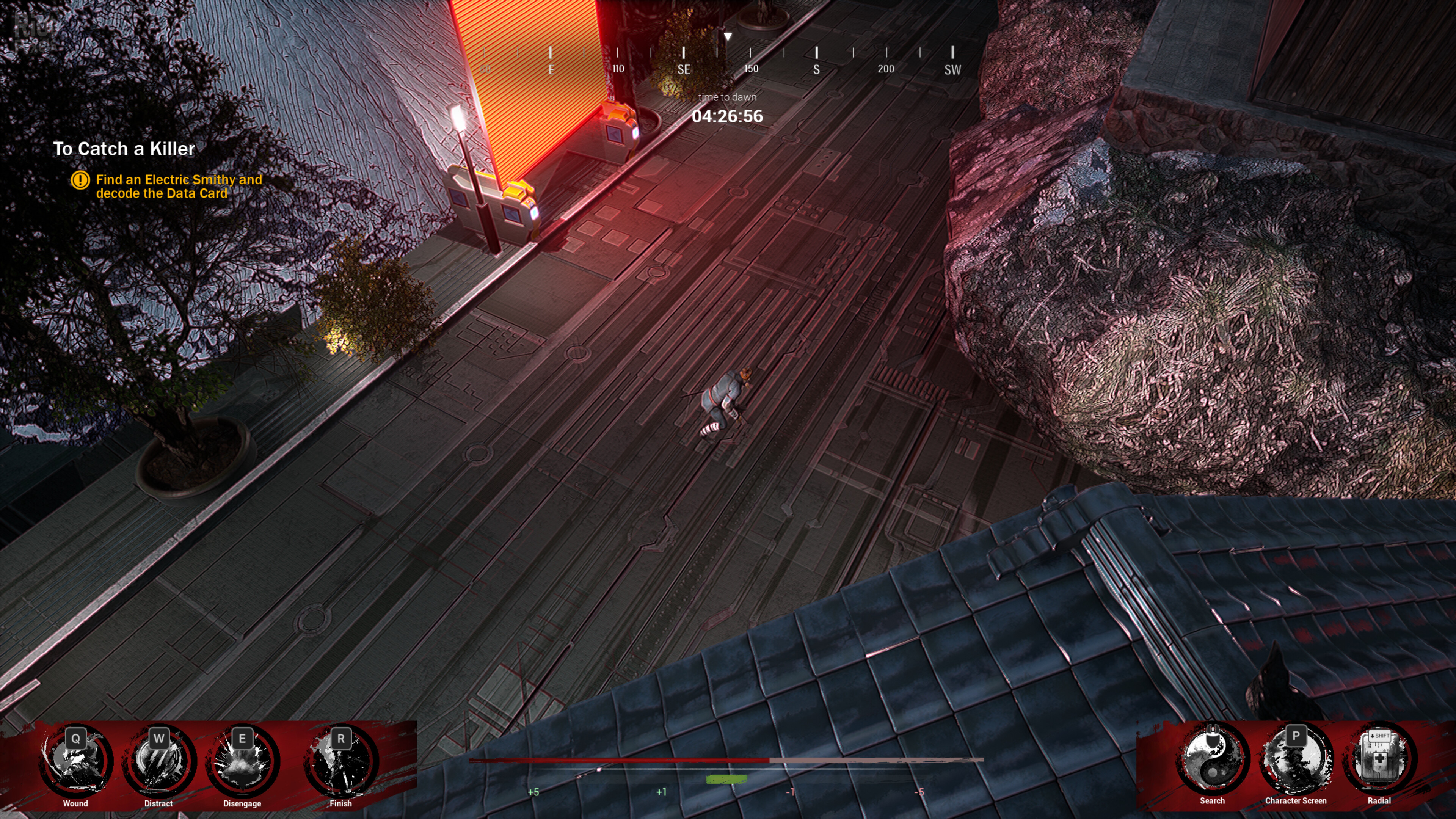Viewport: 1456px width, 819px height.
Task: Open the Radial medkit menu
Action: [1379, 759]
